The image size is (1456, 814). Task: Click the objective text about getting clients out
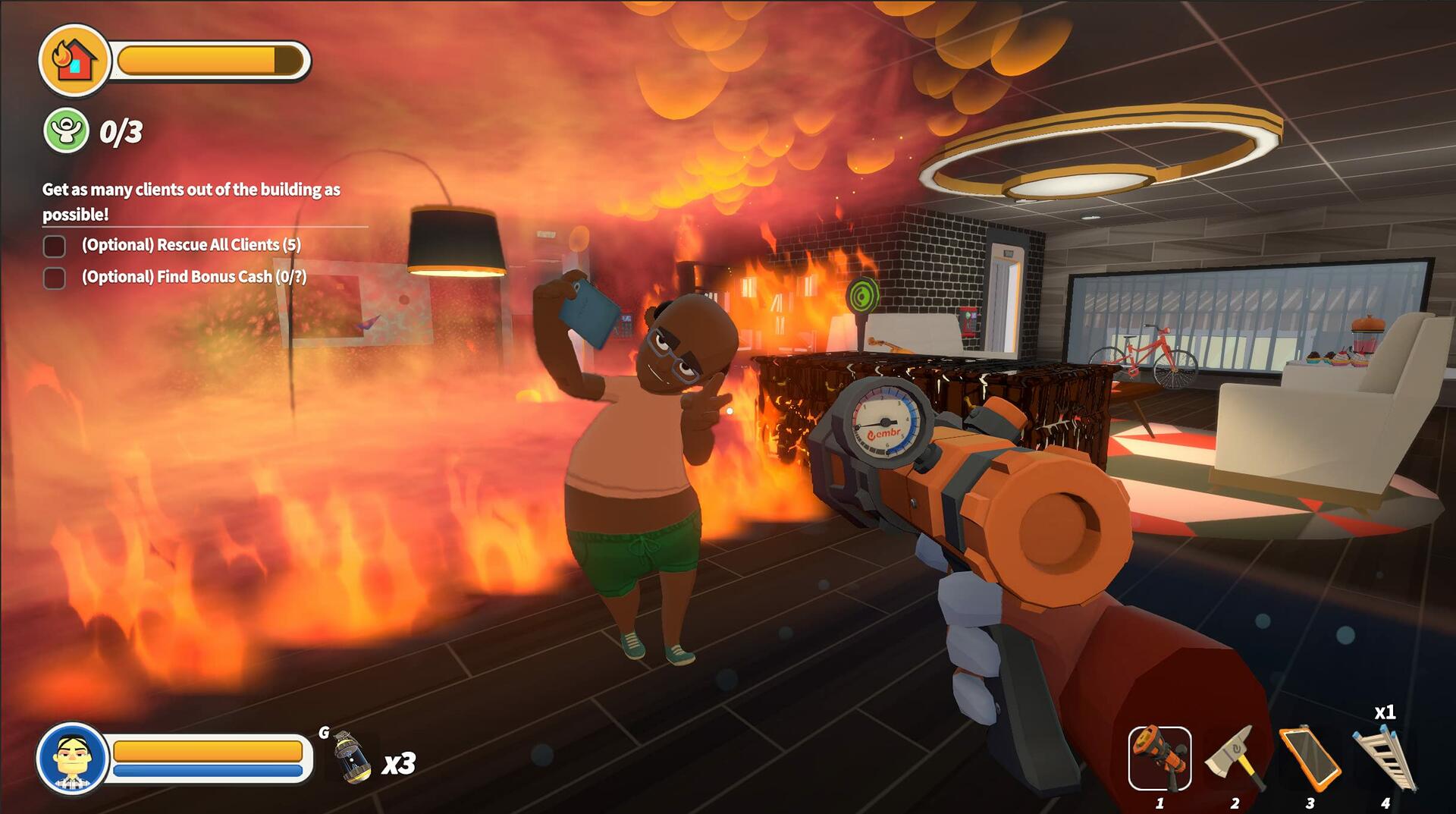[192, 190]
